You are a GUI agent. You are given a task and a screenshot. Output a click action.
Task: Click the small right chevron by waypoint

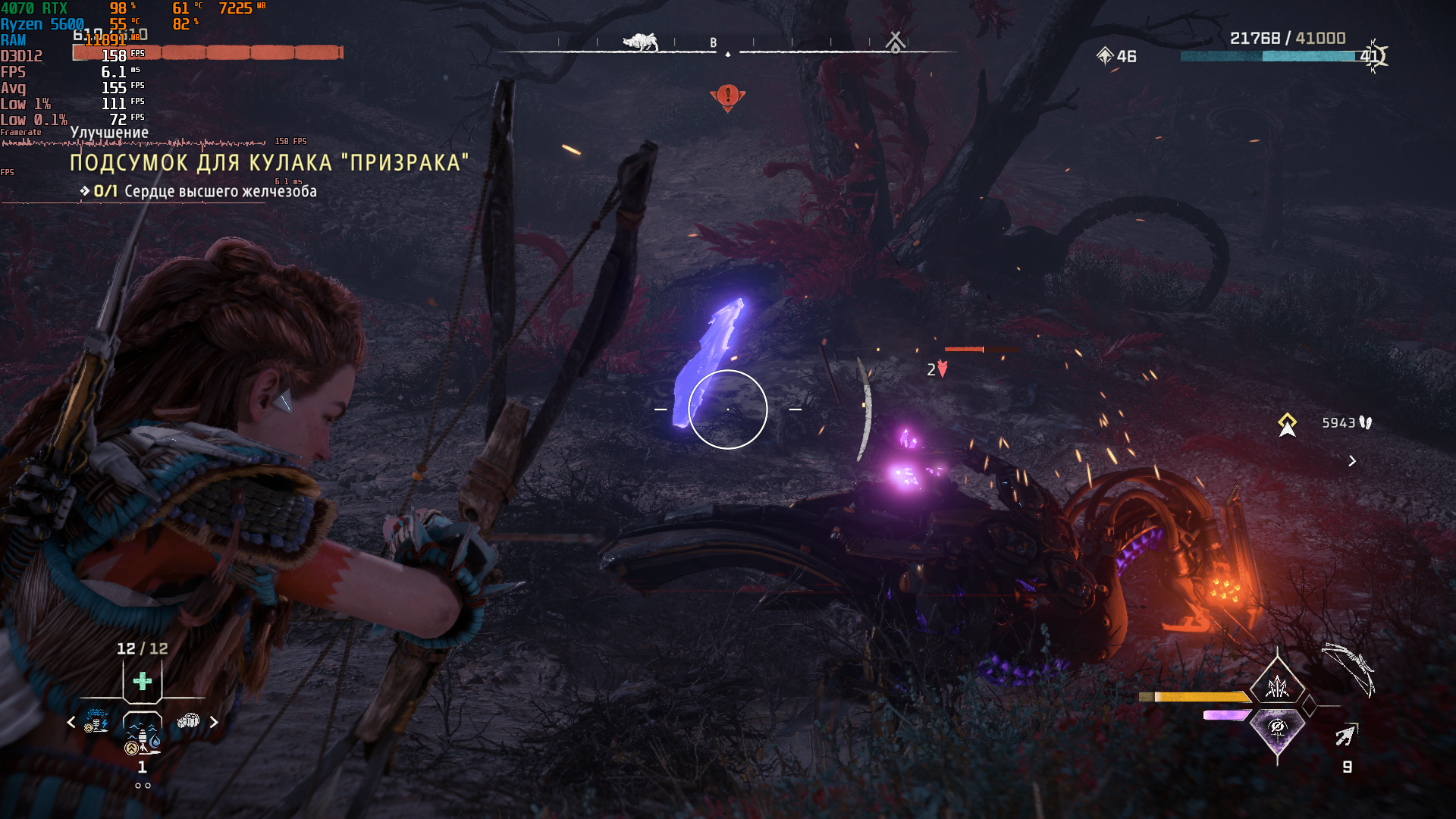(1352, 461)
